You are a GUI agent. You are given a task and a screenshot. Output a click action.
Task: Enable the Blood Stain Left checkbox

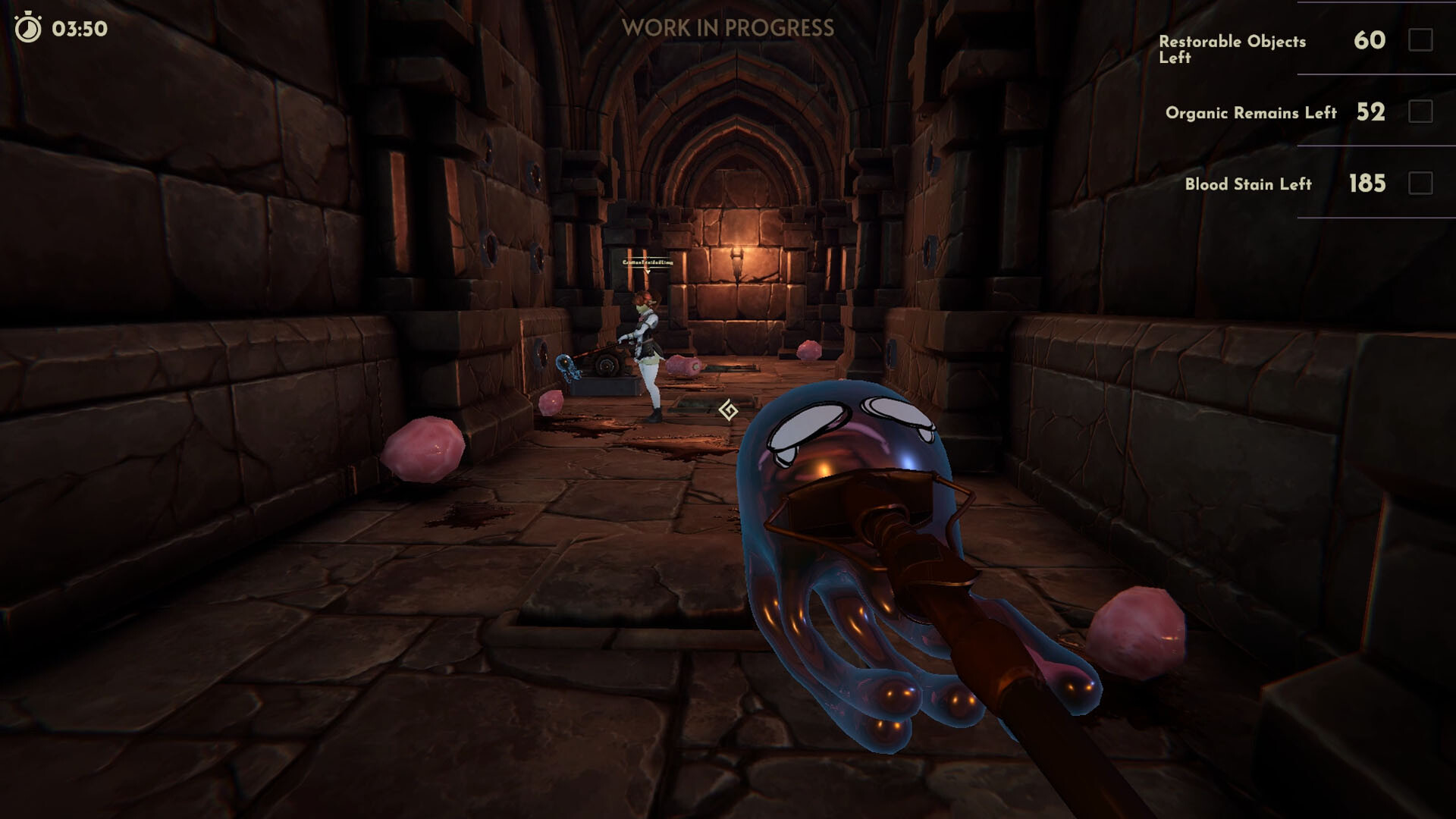pos(1420,184)
